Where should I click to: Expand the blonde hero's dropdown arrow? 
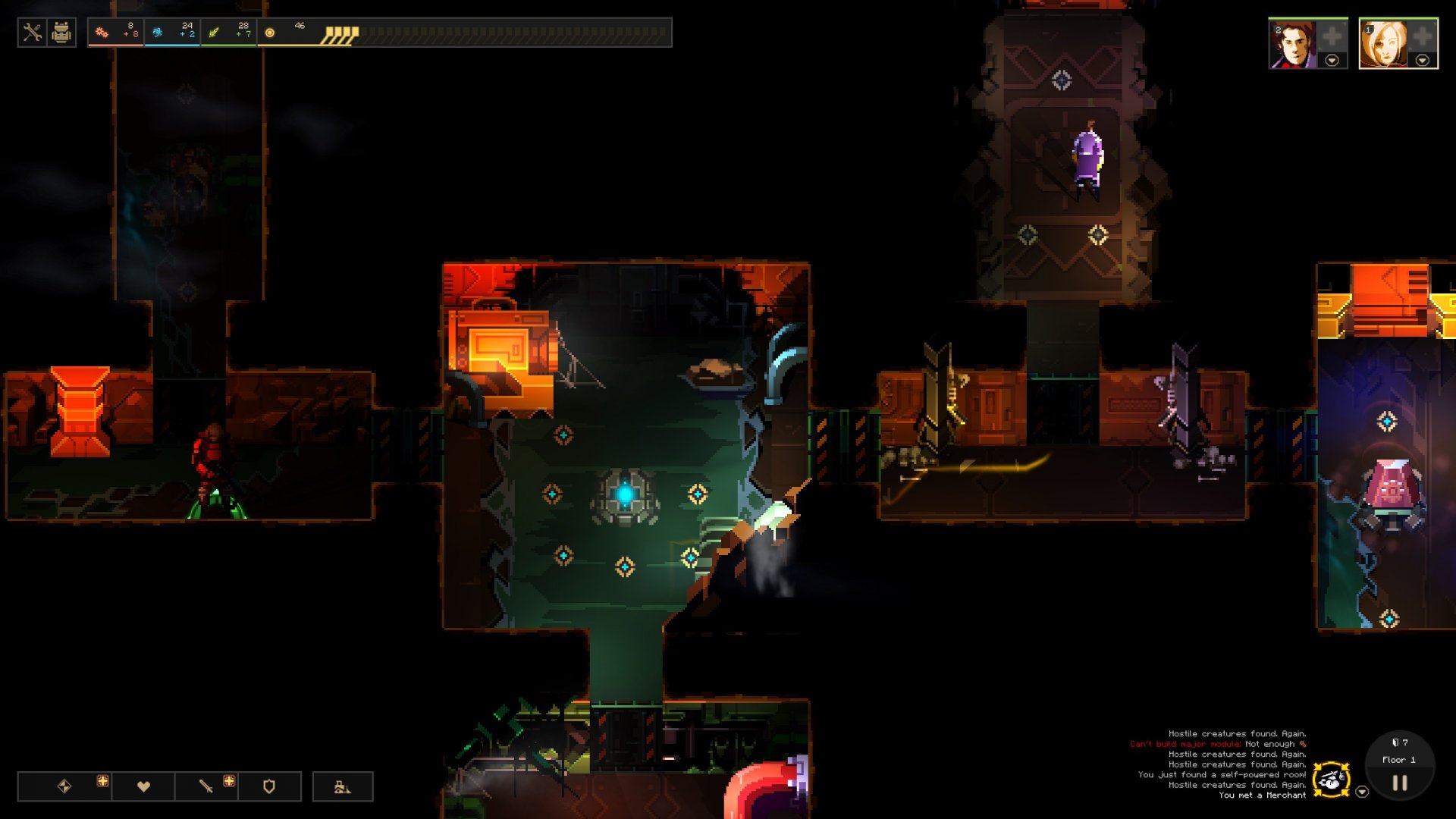[1423, 61]
